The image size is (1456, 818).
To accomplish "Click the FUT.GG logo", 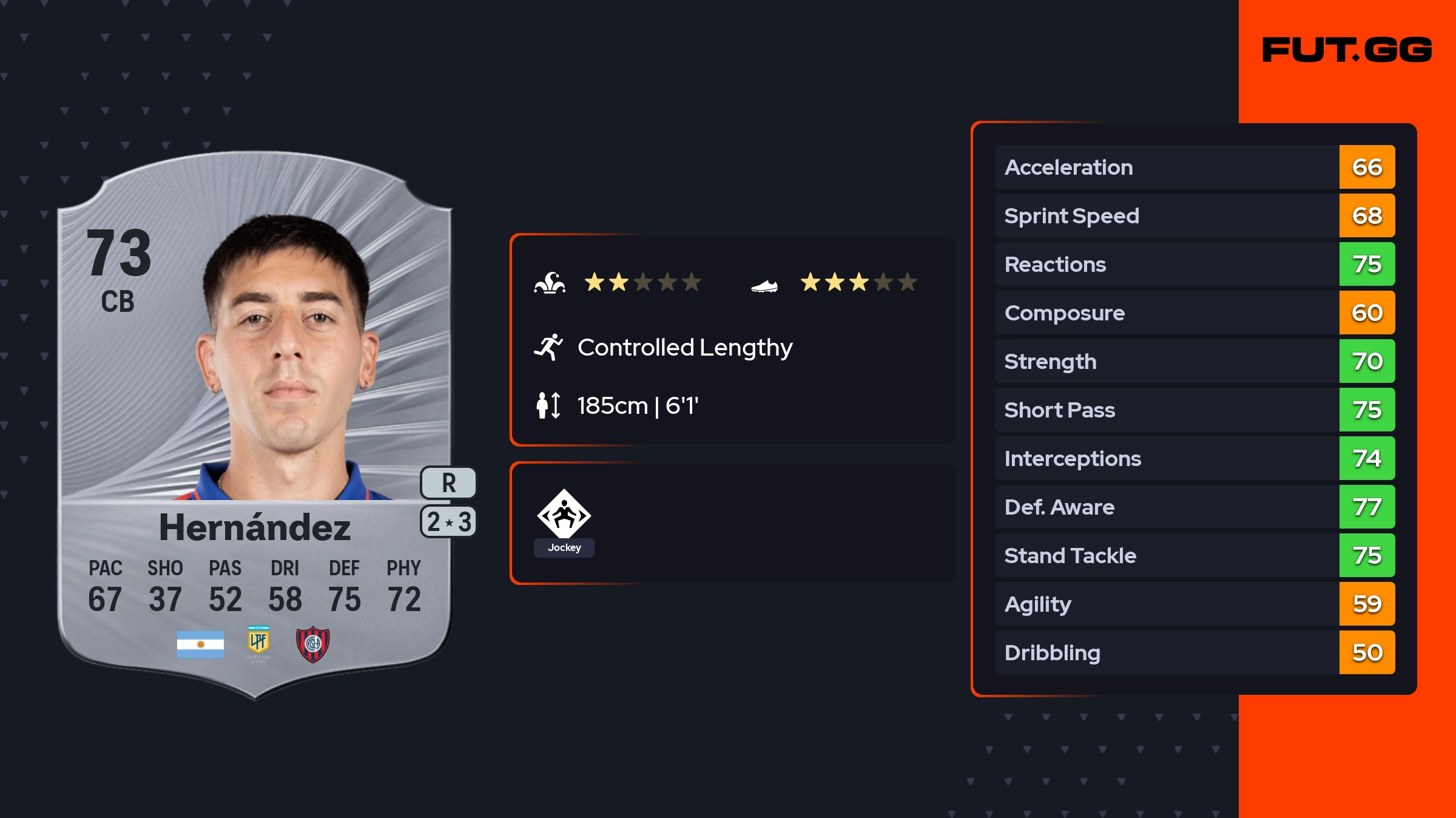I will [1347, 50].
